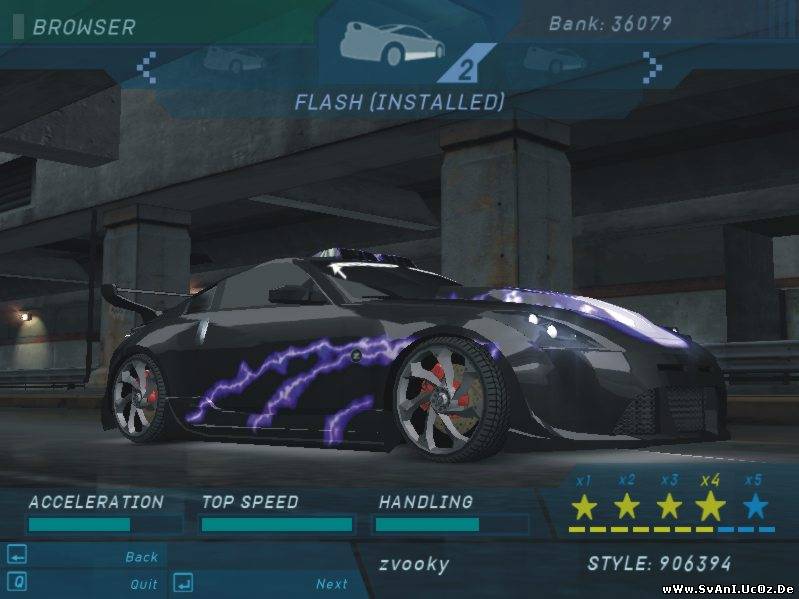Click the left browse arrow
The height and width of the screenshot is (599, 799).
point(147,67)
